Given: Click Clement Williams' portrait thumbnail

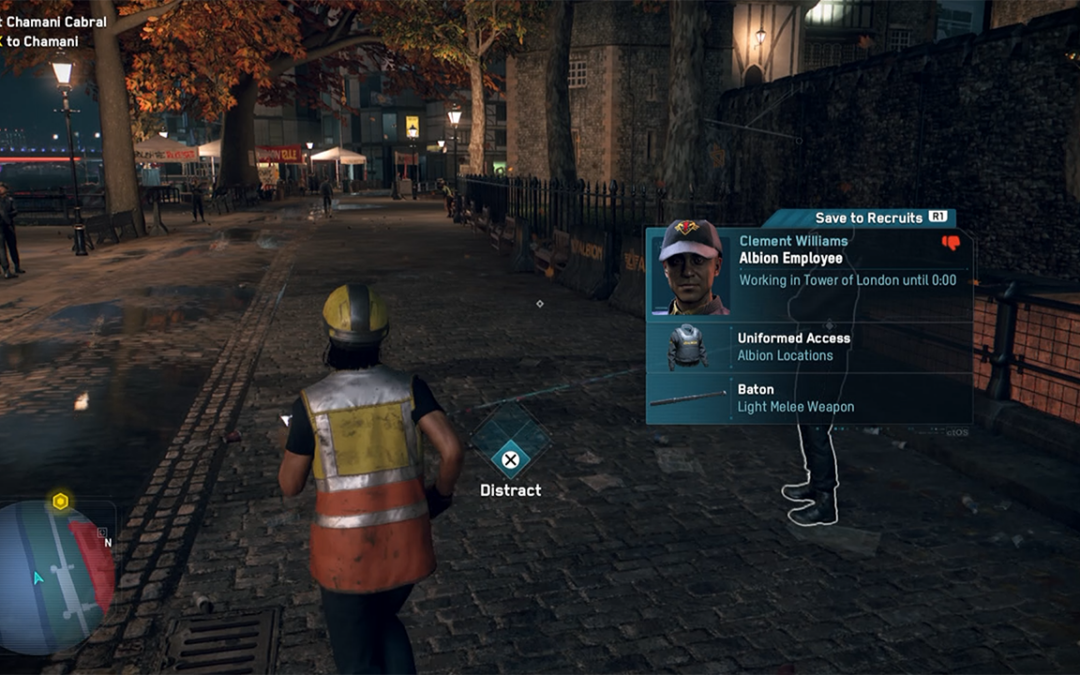Looking at the screenshot, I should pyautogui.click(x=690, y=268).
